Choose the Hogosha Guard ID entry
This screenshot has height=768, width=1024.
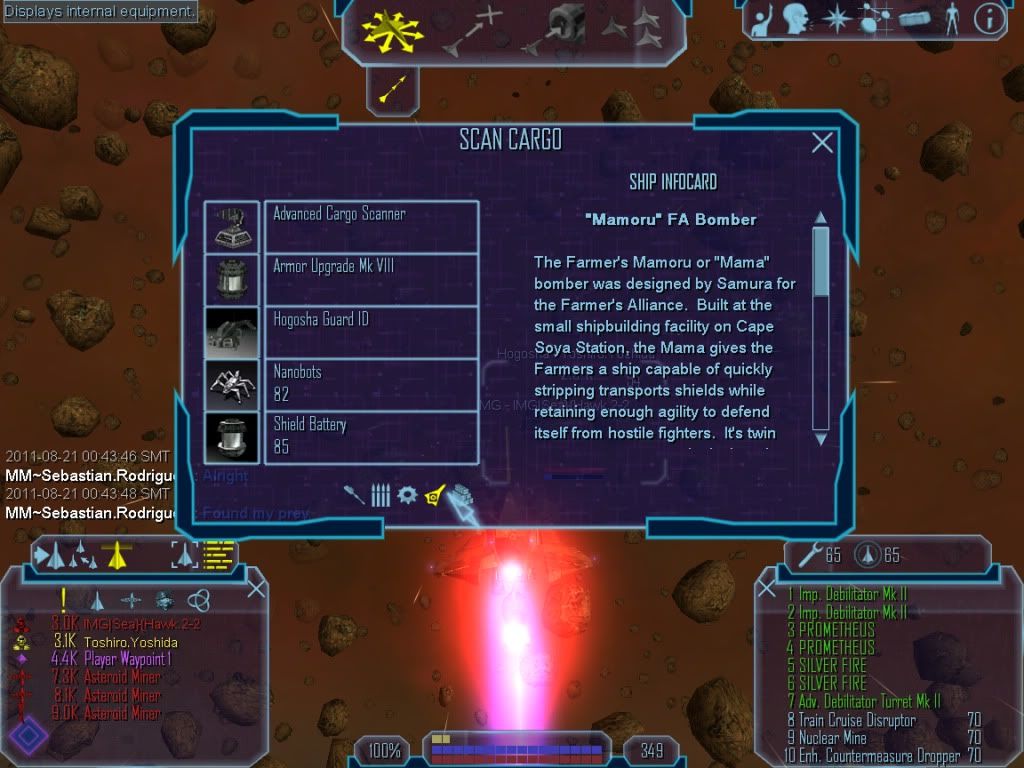click(x=370, y=331)
